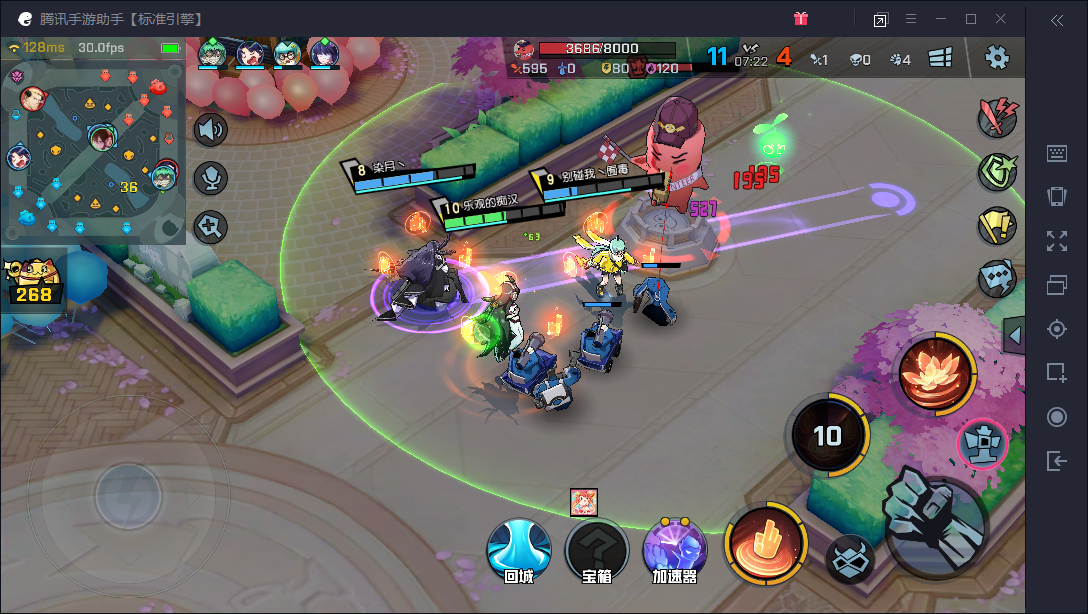Viewport: 1088px width, 614px height.
Task: Toggle the microphone voice button
Action: [x=211, y=178]
